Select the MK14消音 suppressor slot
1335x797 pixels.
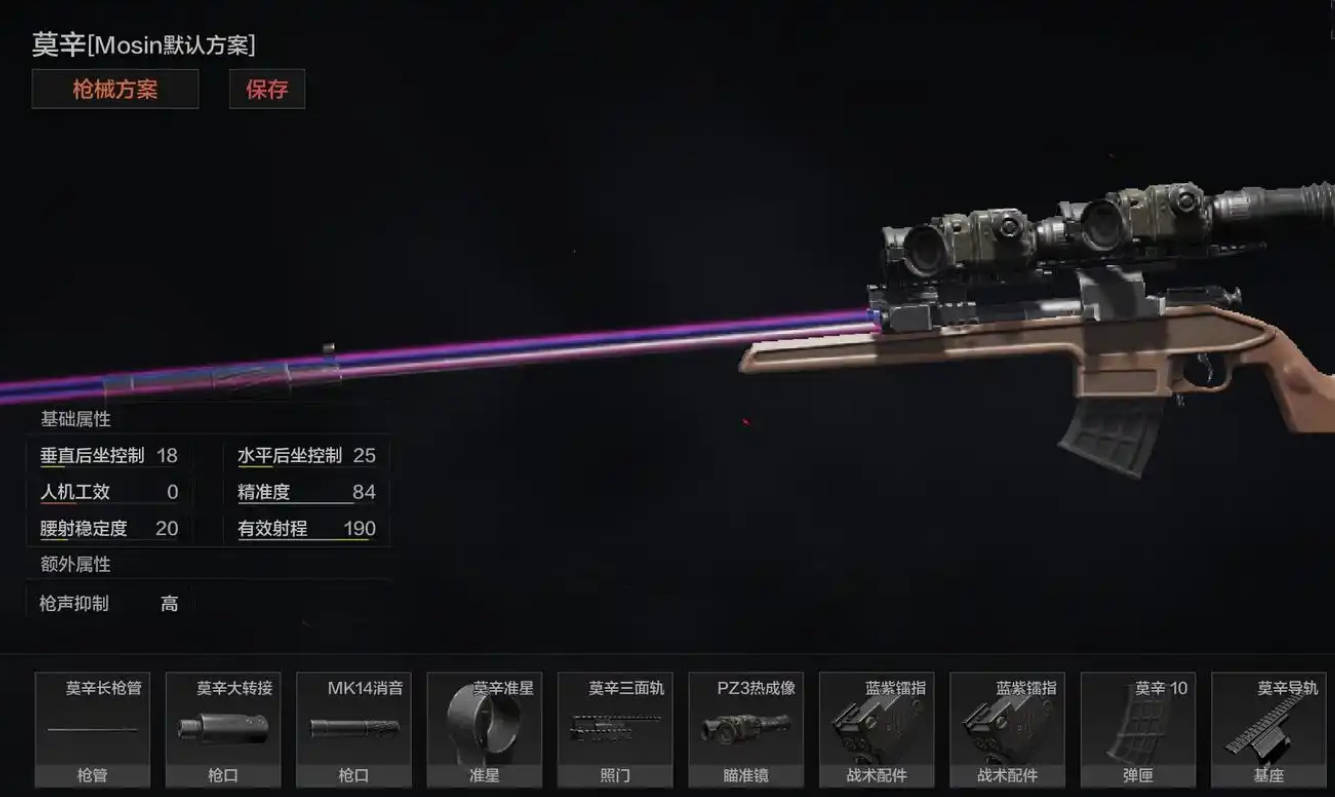[354, 729]
